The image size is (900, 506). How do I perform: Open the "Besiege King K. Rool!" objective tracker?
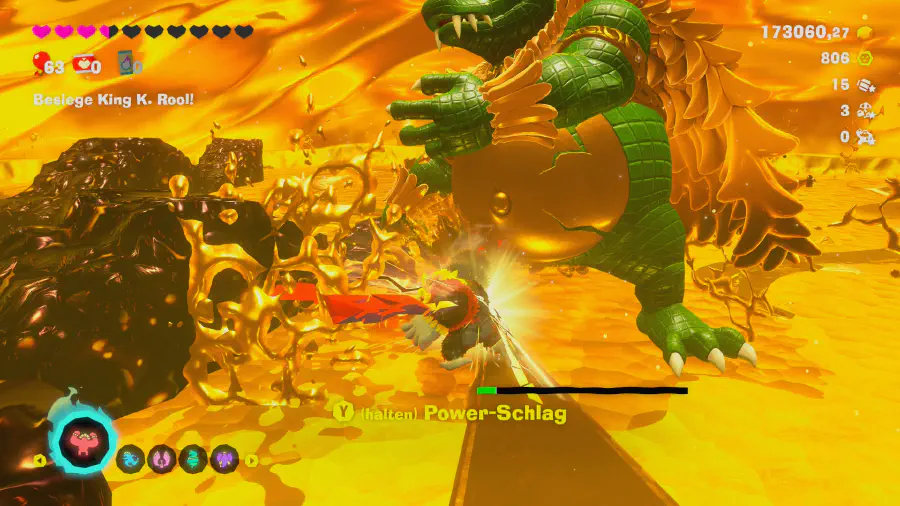[x=112, y=99]
